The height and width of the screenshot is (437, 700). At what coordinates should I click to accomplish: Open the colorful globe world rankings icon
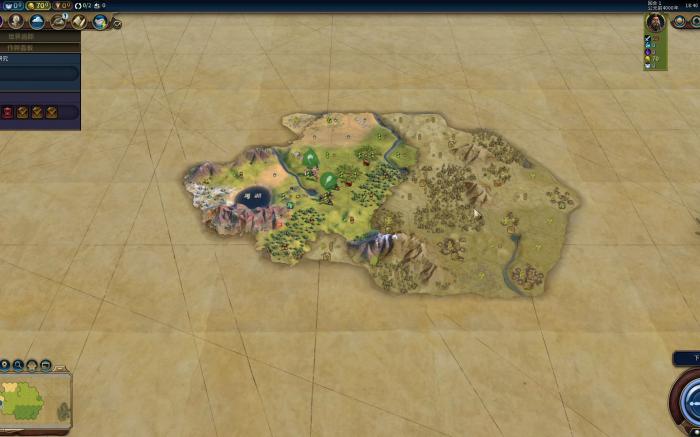(x=101, y=21)
